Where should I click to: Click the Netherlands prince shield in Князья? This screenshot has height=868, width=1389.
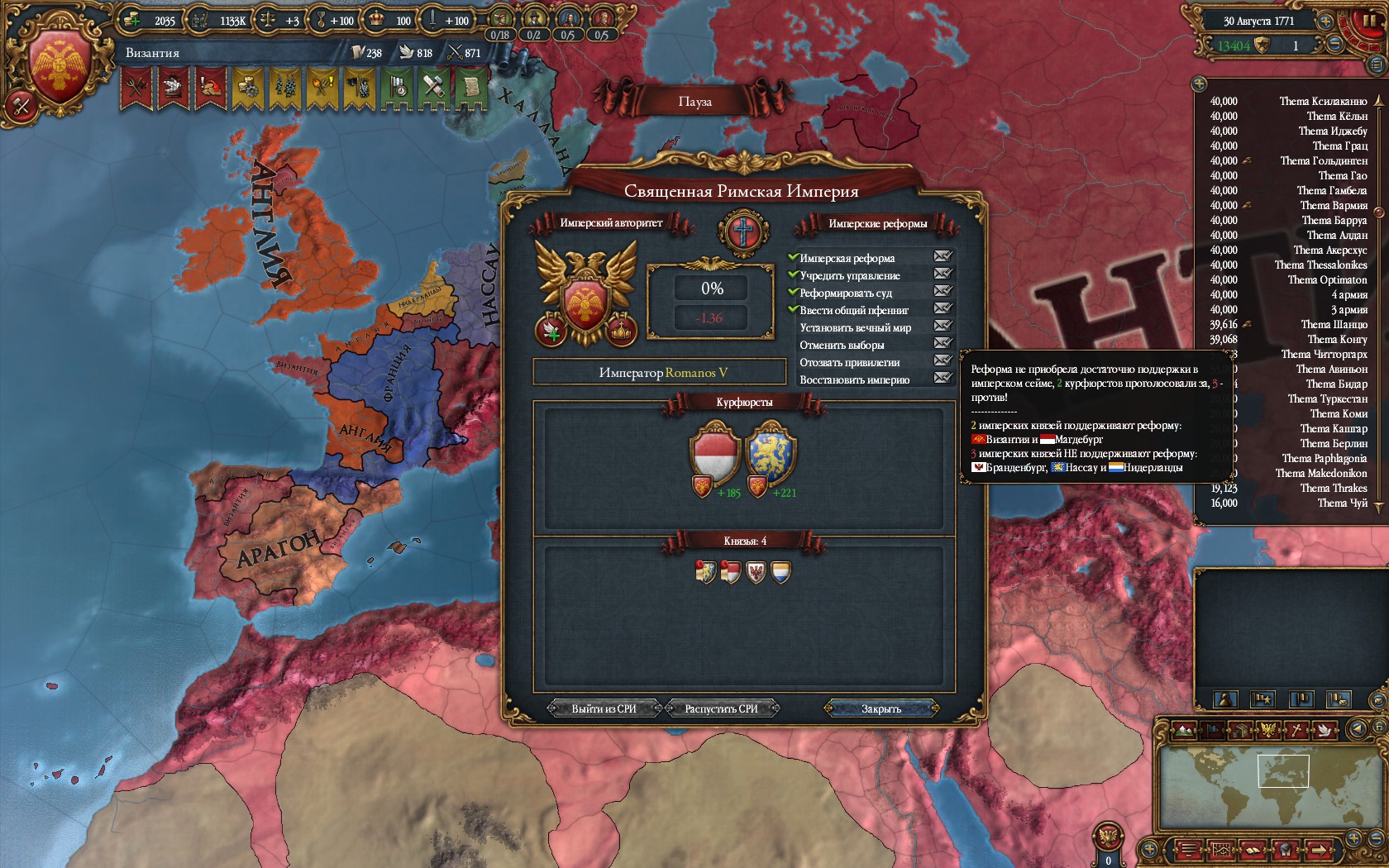click(x=780, y=571)
